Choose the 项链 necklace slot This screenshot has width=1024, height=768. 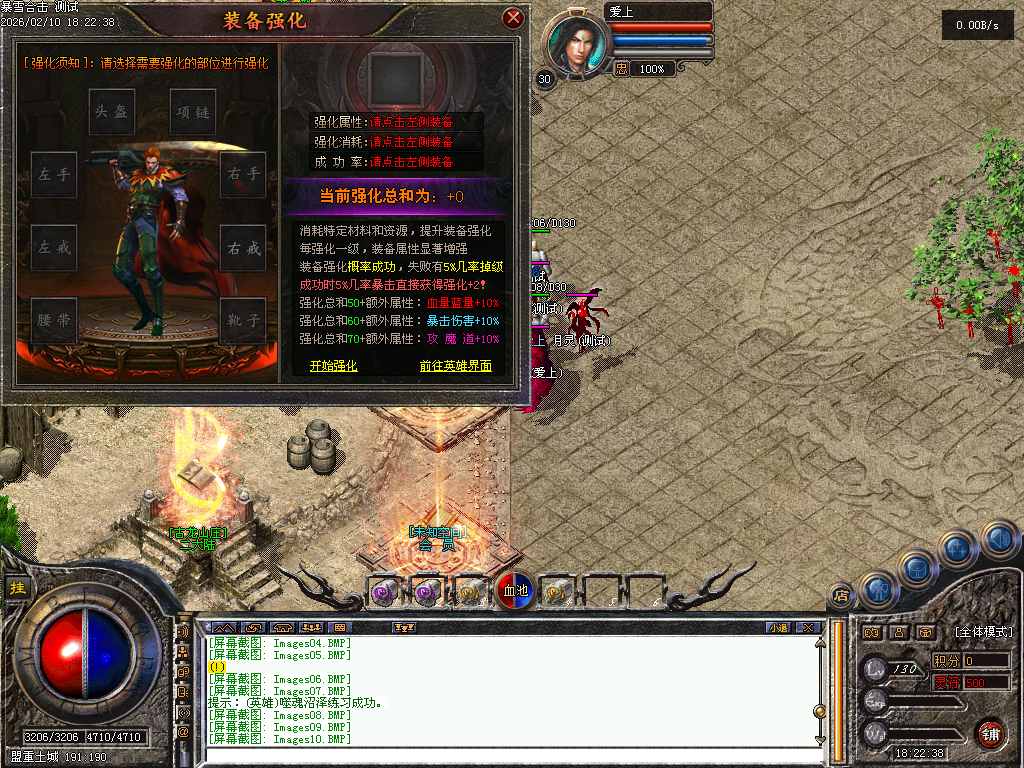(193, 112)
